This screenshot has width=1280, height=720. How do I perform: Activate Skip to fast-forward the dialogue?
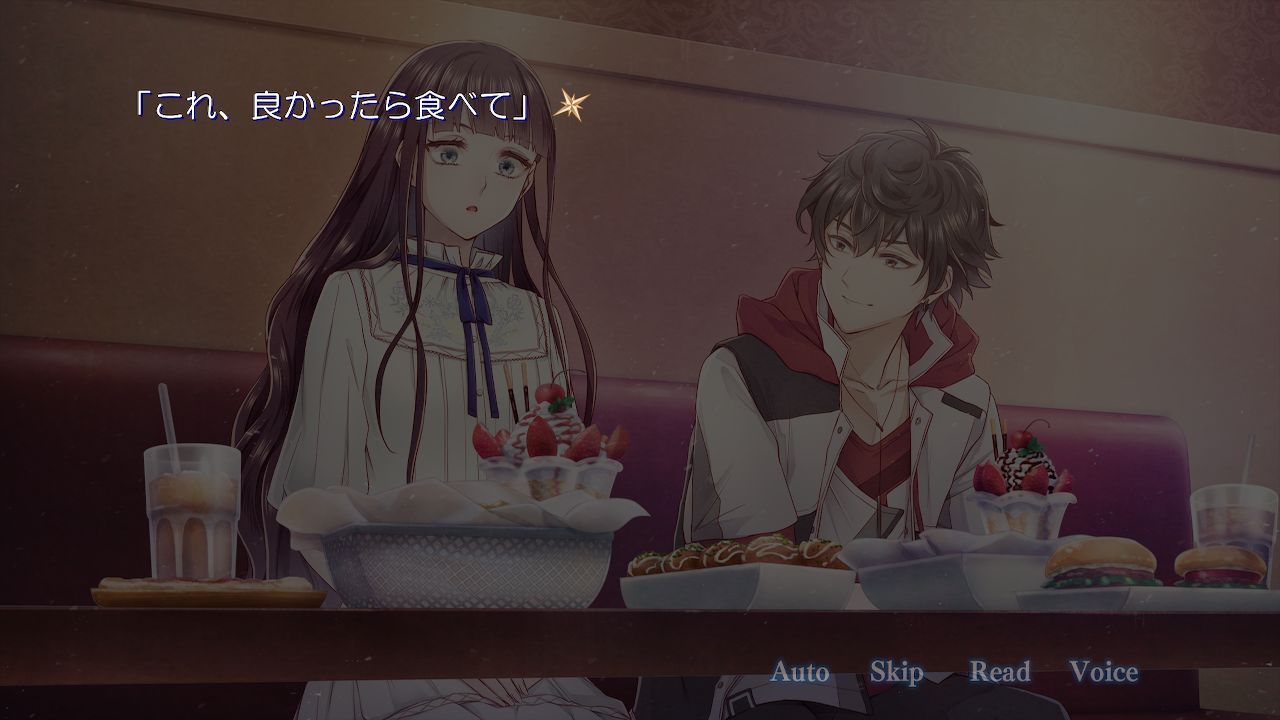click(x=899, y=672)
